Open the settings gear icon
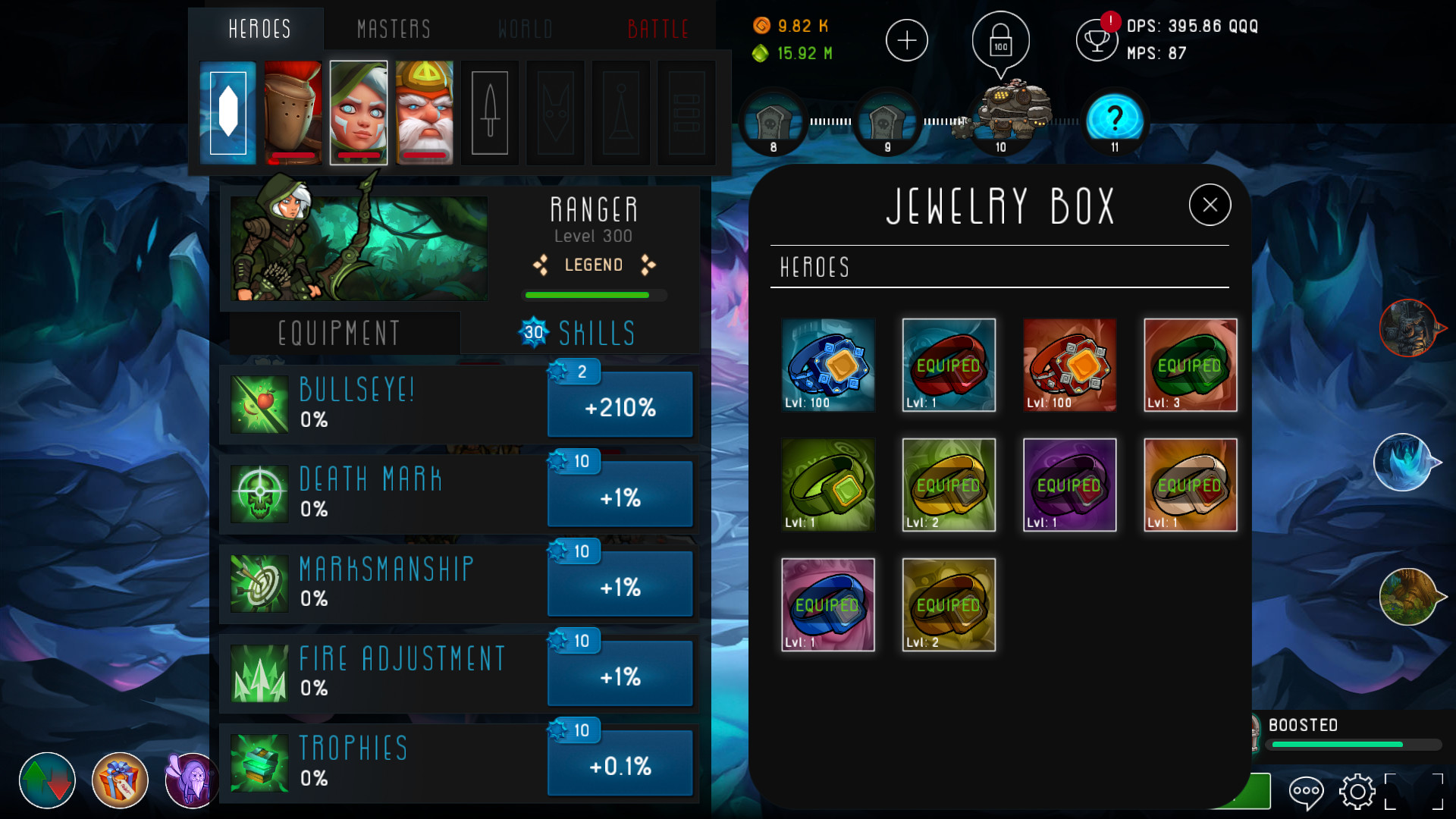 point(1357,792)
